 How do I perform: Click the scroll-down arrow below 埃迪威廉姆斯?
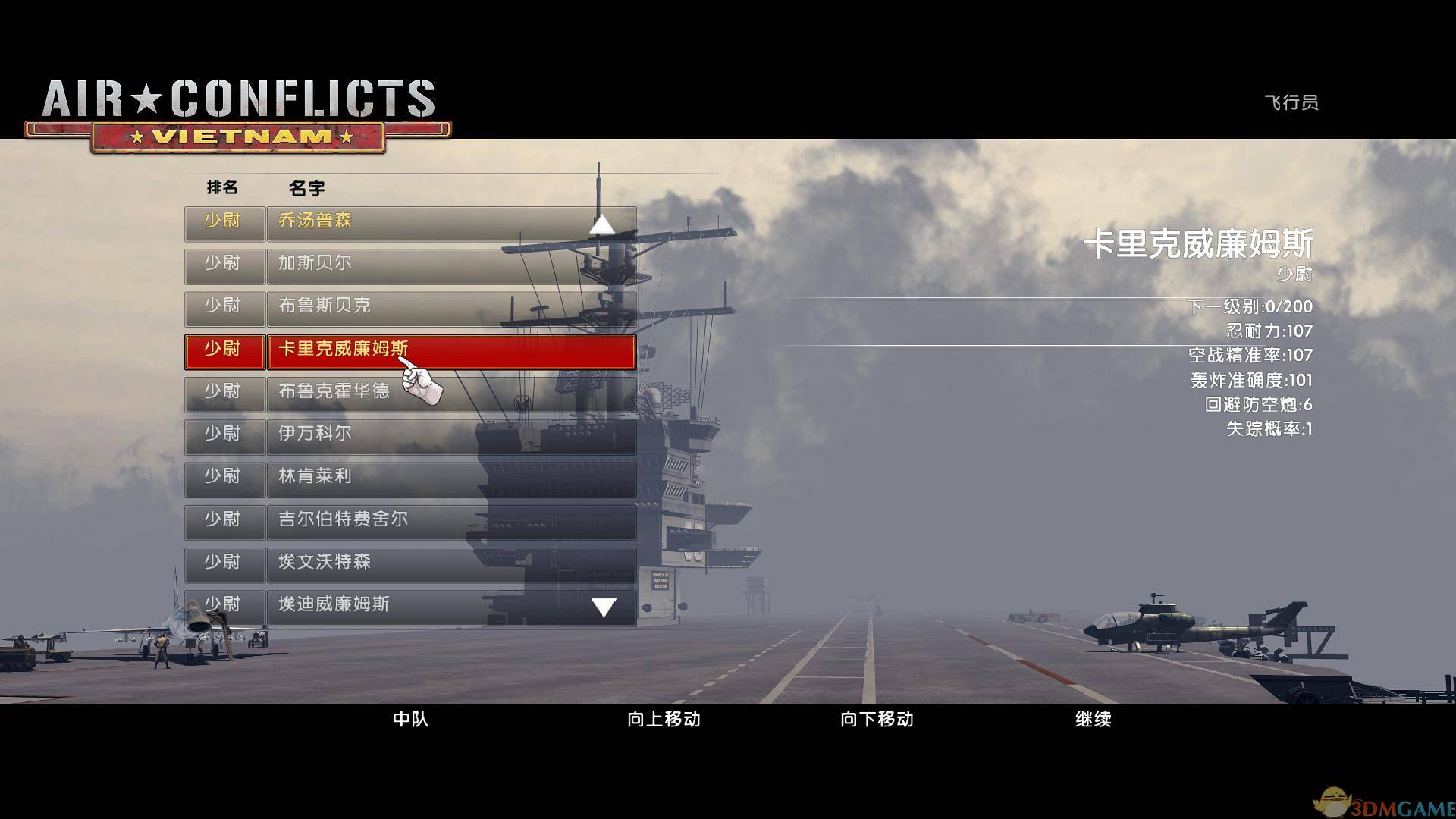(603, 606)
